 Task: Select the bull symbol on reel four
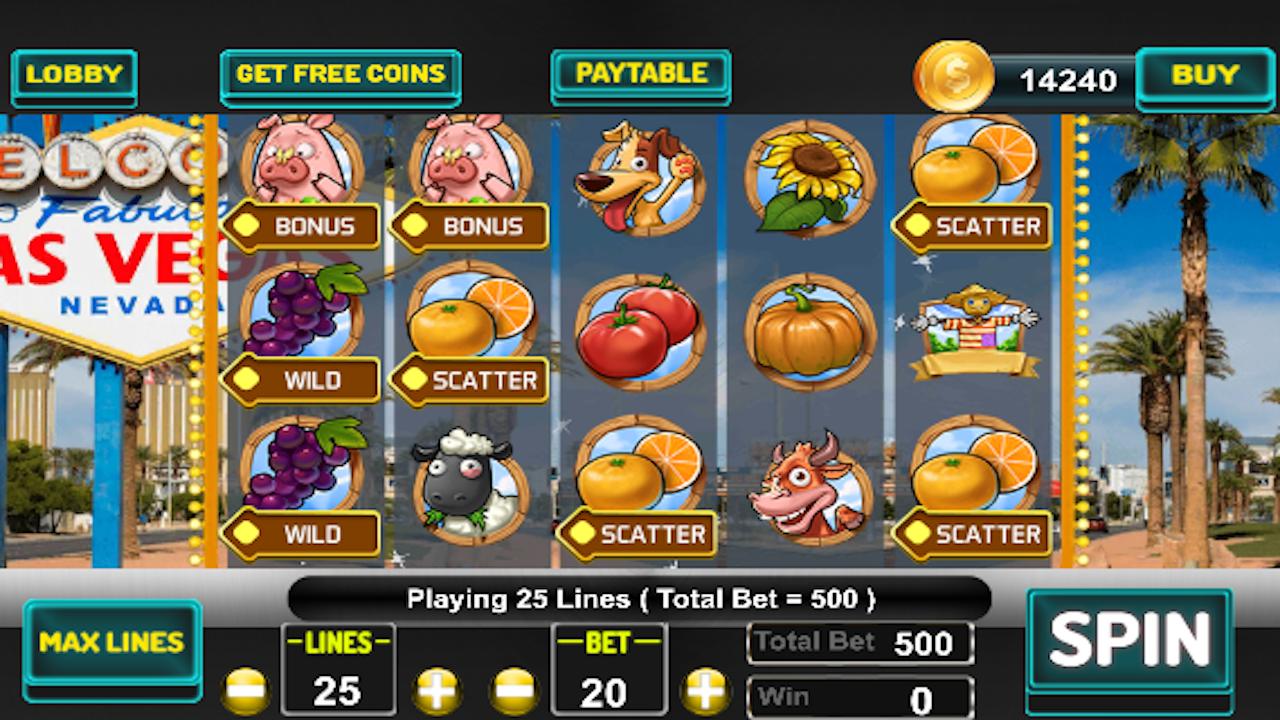click(810, 485)
